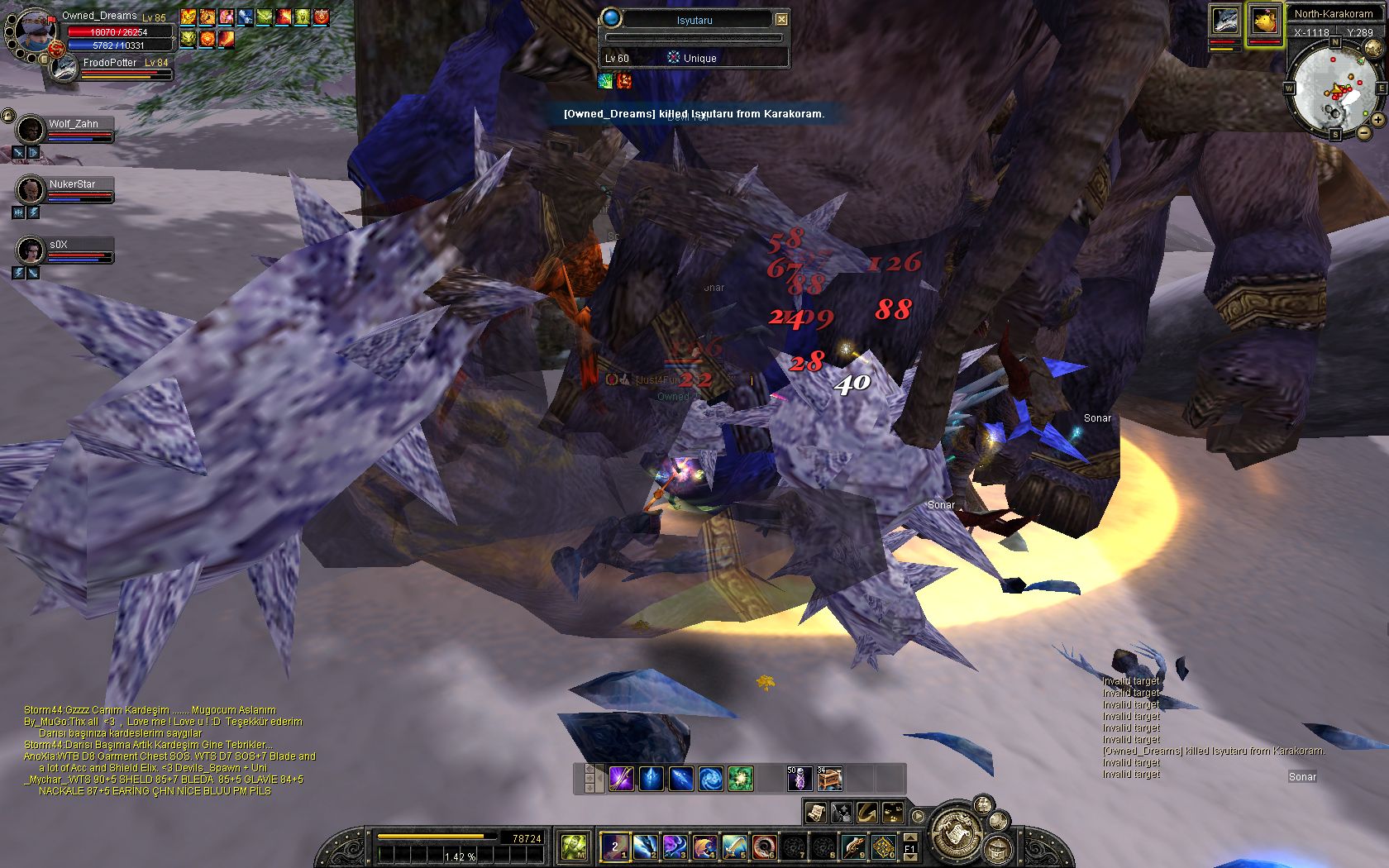
Task: Click the green character button marked M
Action: click(x=575, y=846)
